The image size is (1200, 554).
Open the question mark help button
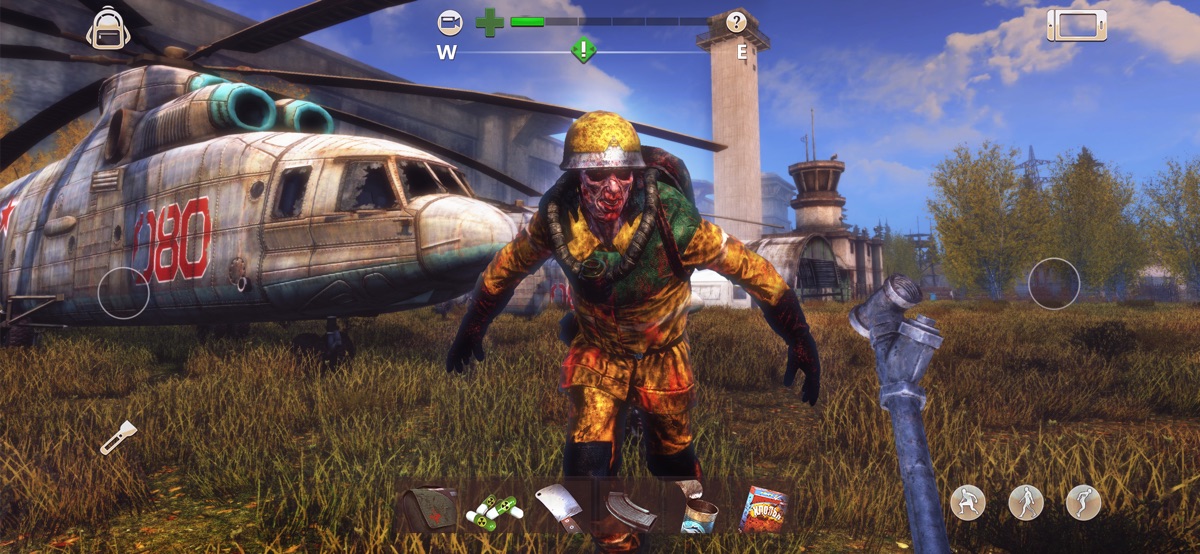(736, 22)
